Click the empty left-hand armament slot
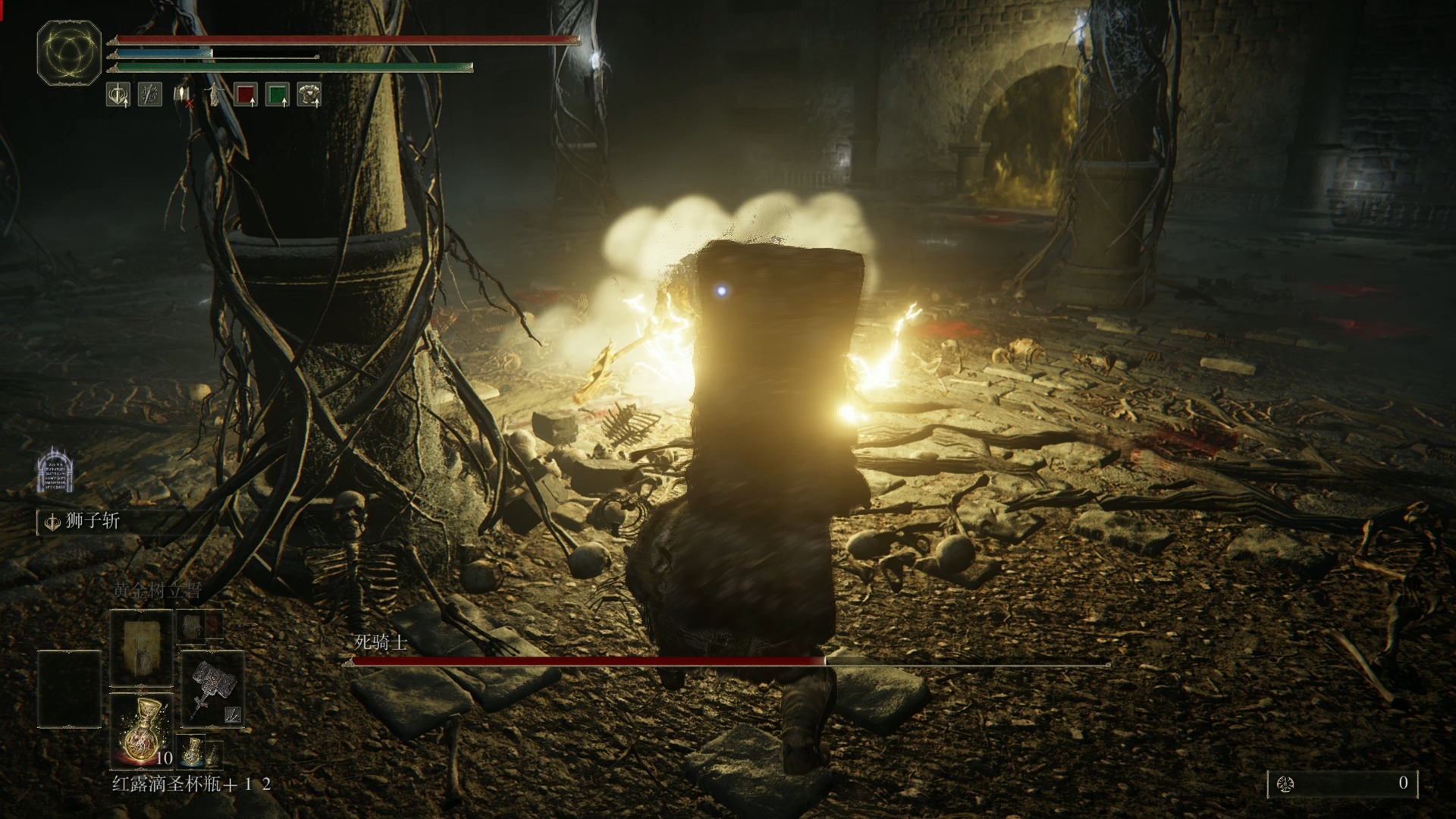Image resolution: width=1456 pixels, height=819 pixels. pyautogui.click(x=69, y=689)
